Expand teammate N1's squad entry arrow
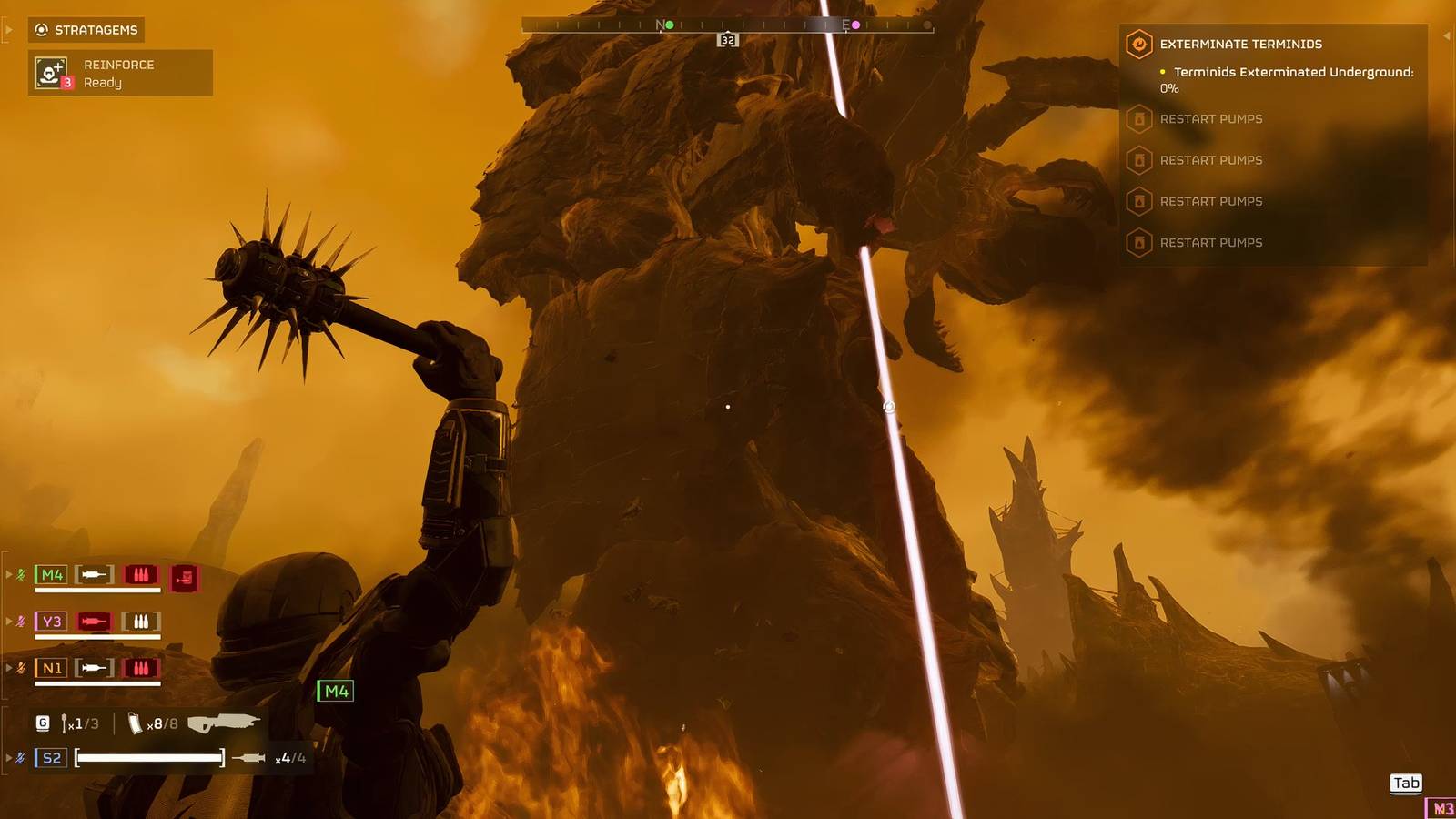Viewport: 1456px width, 819px height. pyautogui.click(x=9, y=667)
